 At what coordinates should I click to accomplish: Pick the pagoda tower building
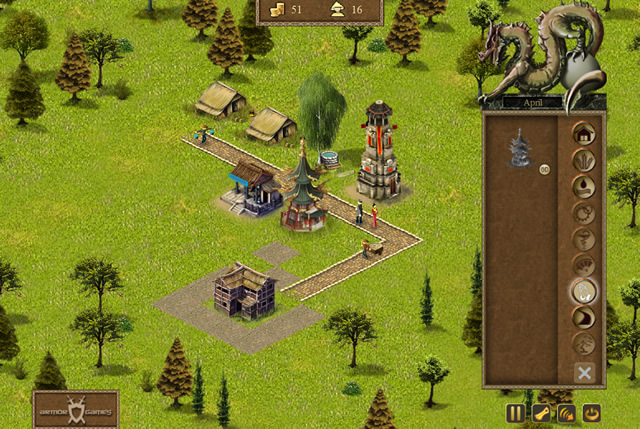(x=520, y=150)
